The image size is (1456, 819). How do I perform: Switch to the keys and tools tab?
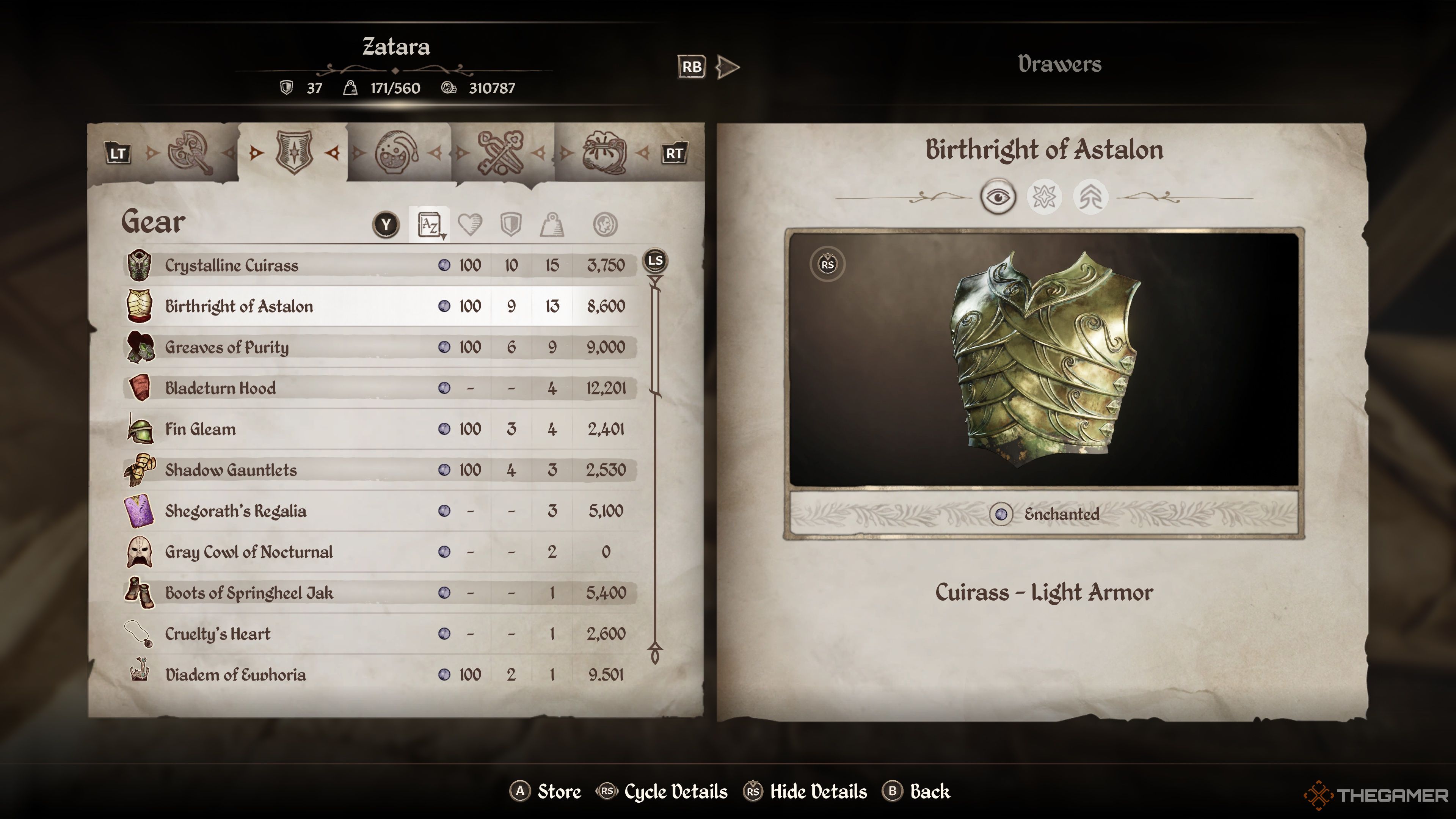pyautogui.click(x=500, y=152)
